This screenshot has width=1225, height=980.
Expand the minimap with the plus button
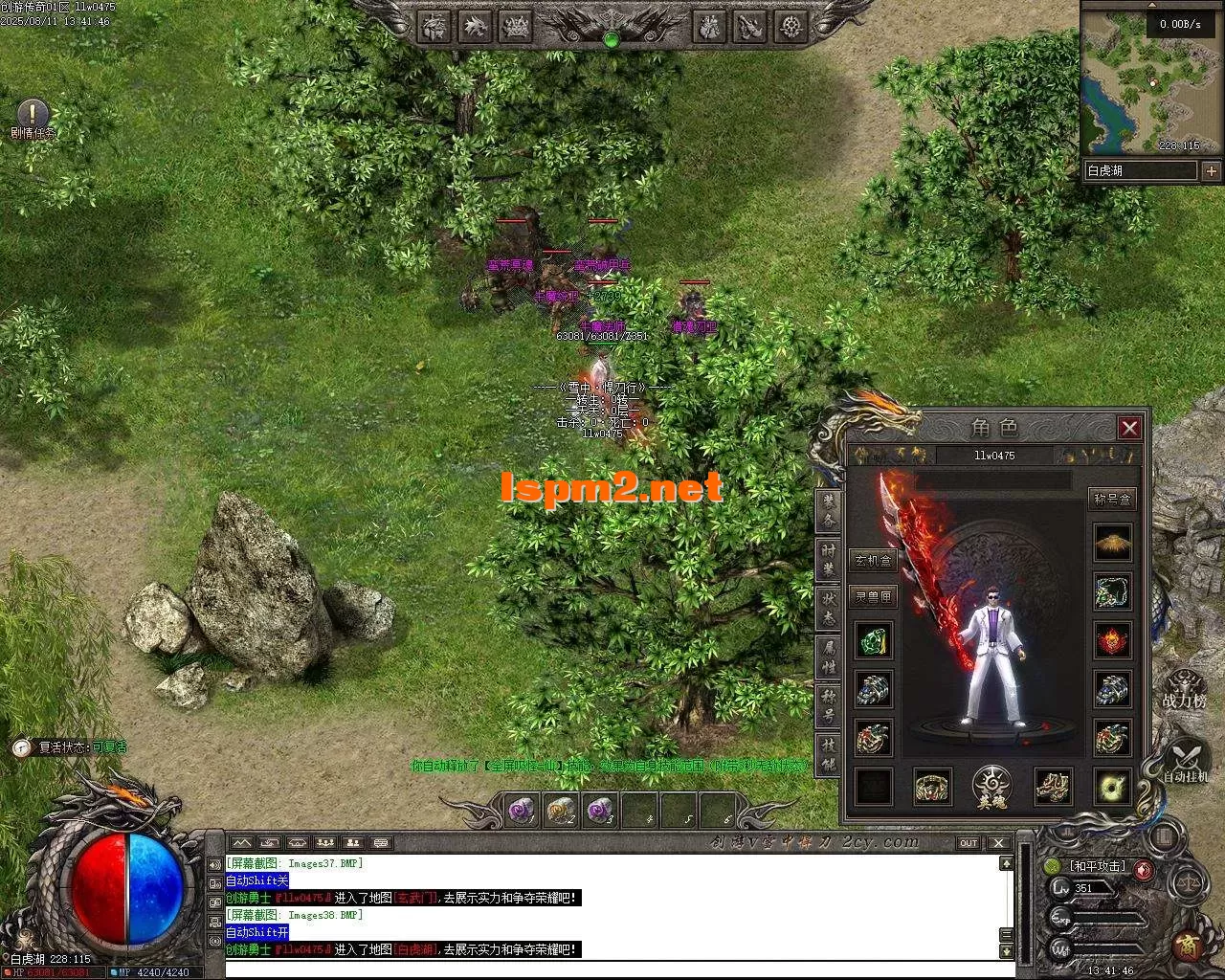(1211, 171)
